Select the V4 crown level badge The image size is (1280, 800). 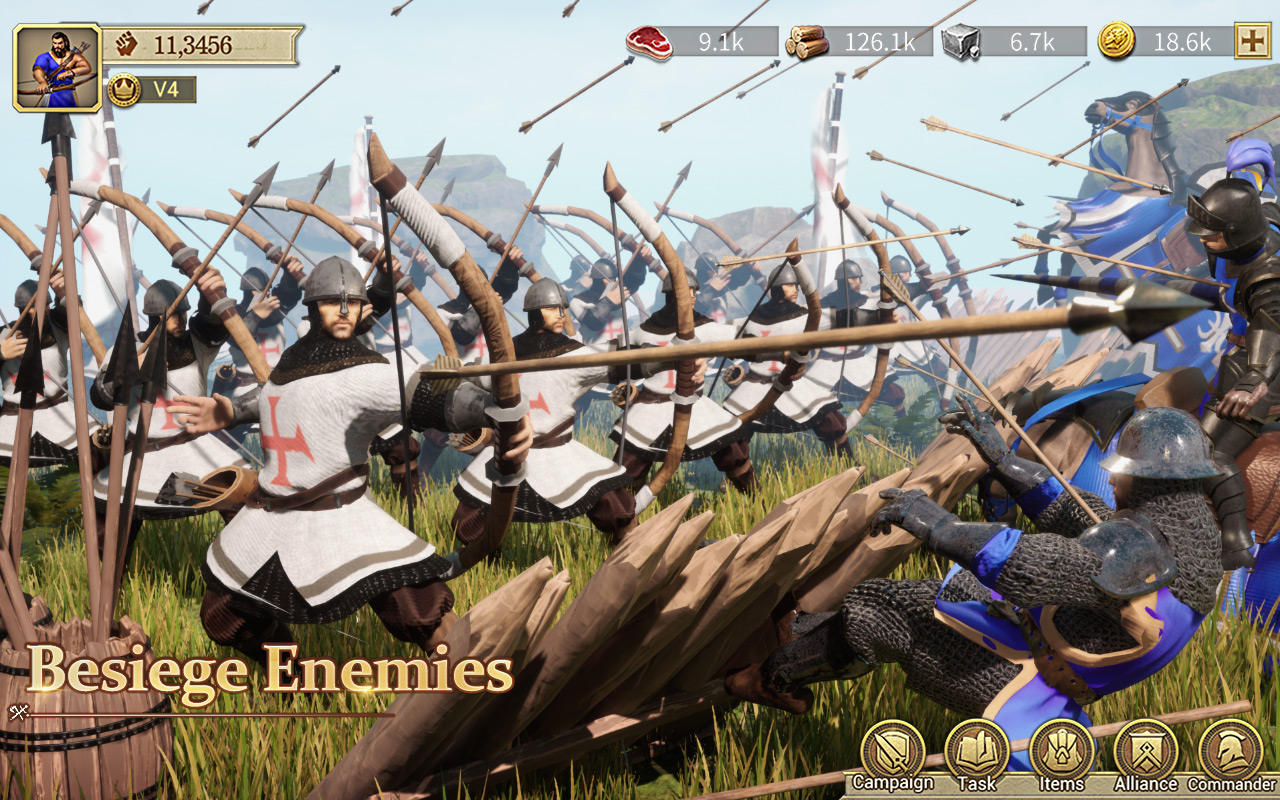coord(147,89)
